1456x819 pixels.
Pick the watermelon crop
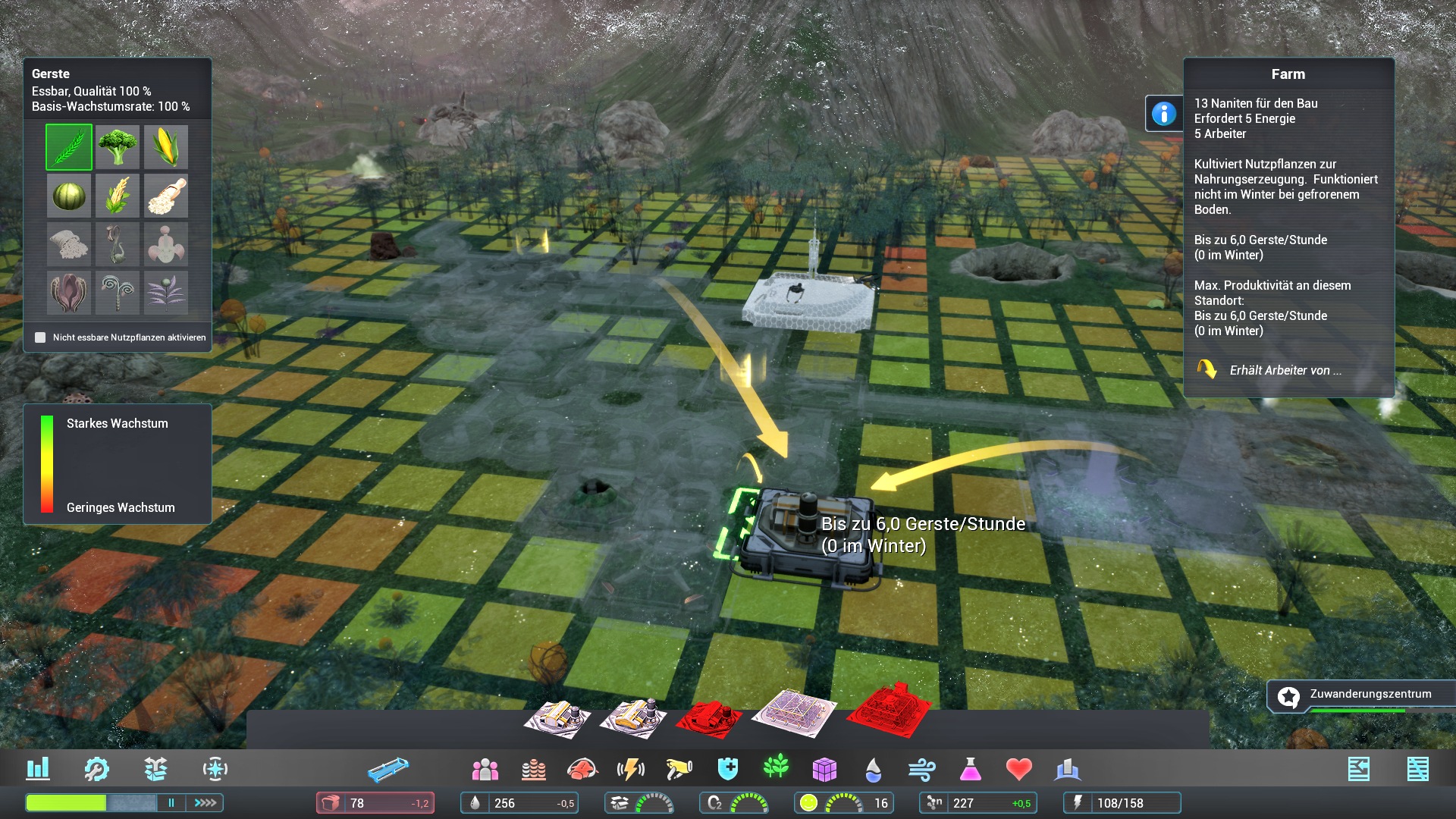click(x=69, y=196)
